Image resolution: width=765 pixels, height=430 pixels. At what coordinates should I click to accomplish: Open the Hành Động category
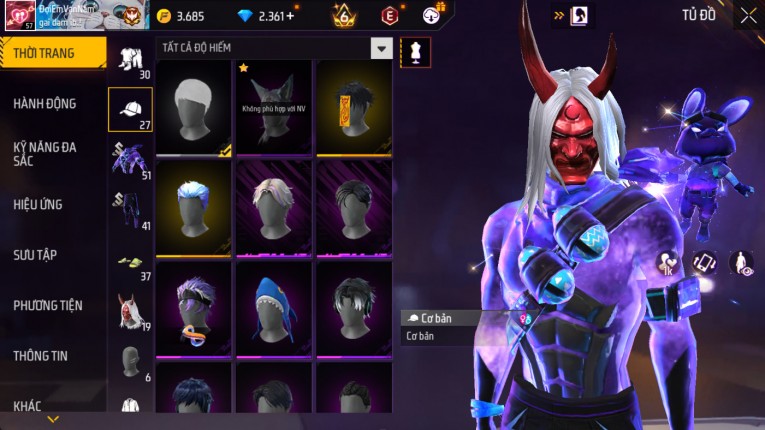click(45, 103)
